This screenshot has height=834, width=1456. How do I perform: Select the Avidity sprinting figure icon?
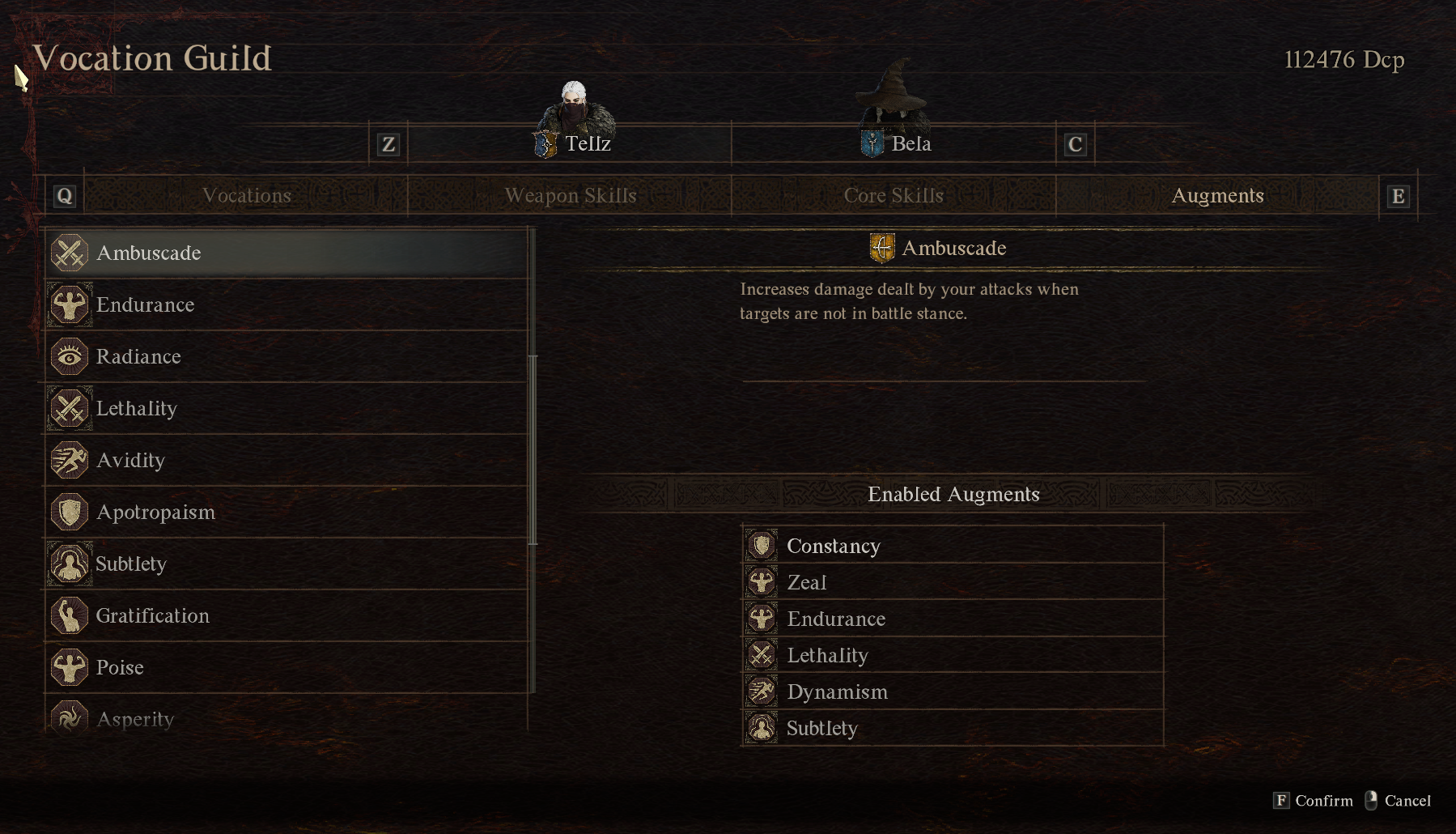click(70, 460)
